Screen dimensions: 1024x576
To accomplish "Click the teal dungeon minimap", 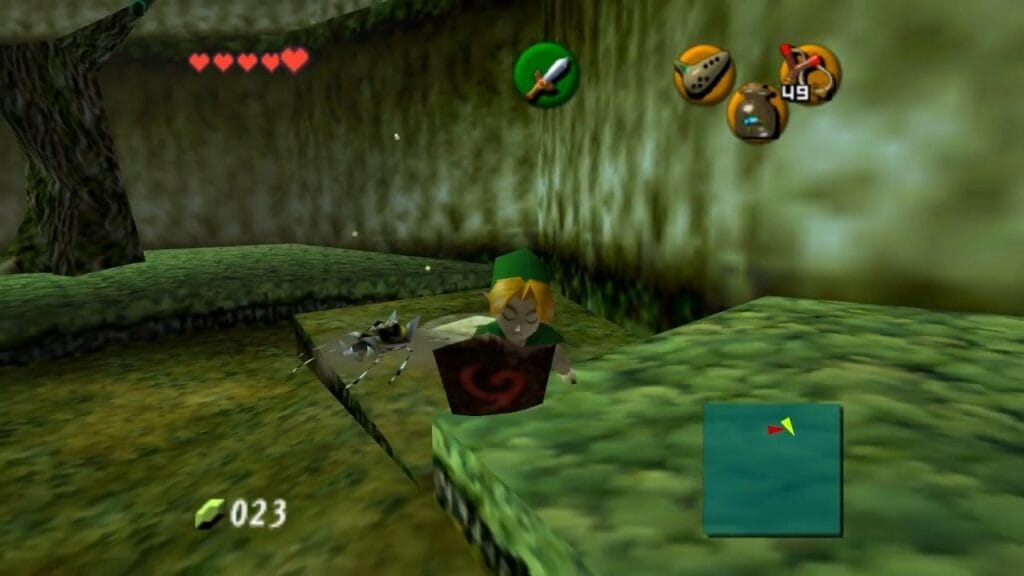I will (x=772, y=469).
